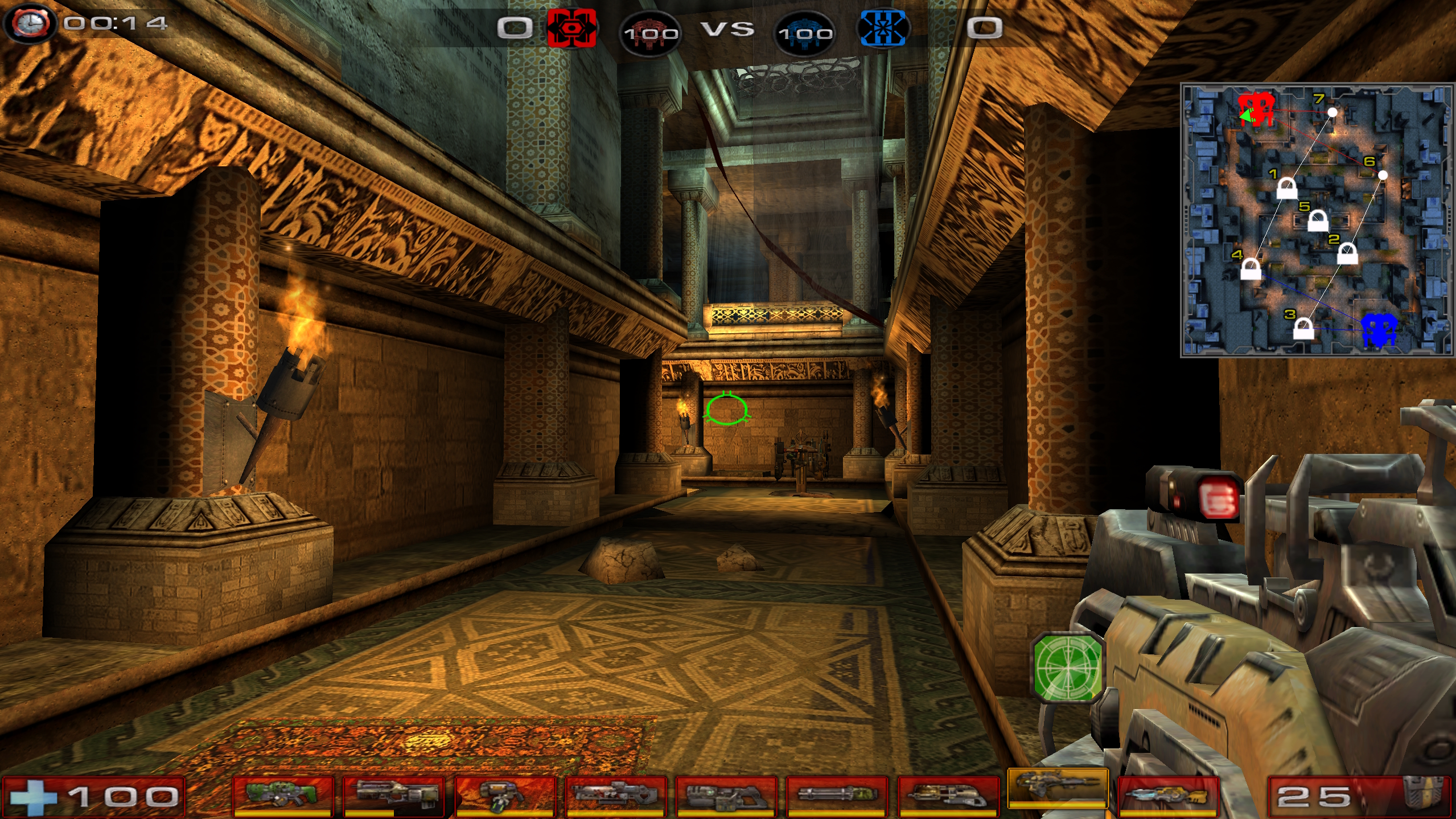Choose locked node 1 on the minimap

click(1286, 188)
